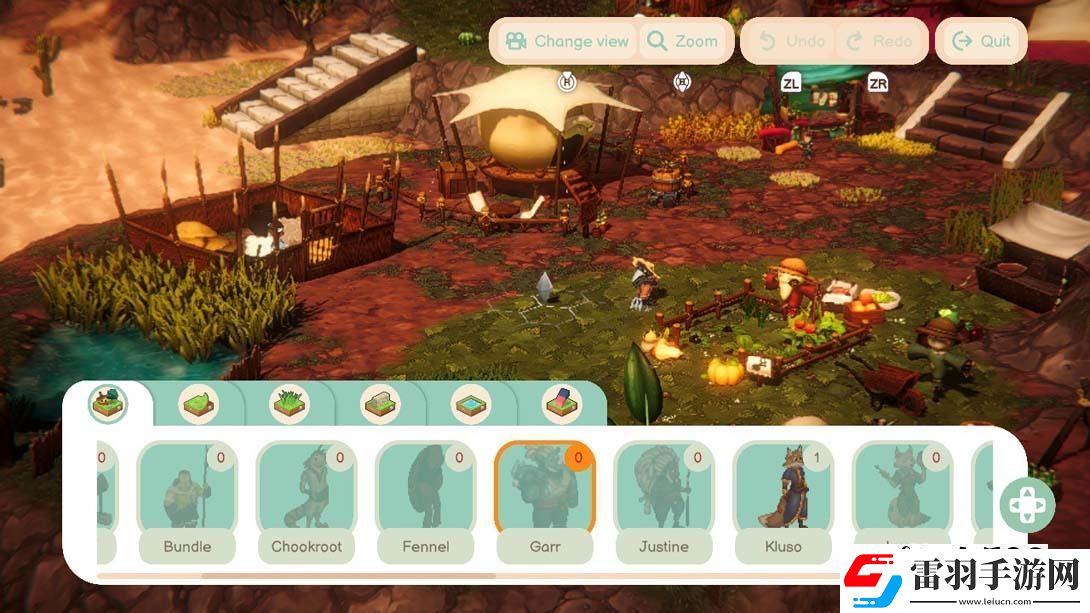
Task: Quit the edit mode
Action: (x=981, y=41)
